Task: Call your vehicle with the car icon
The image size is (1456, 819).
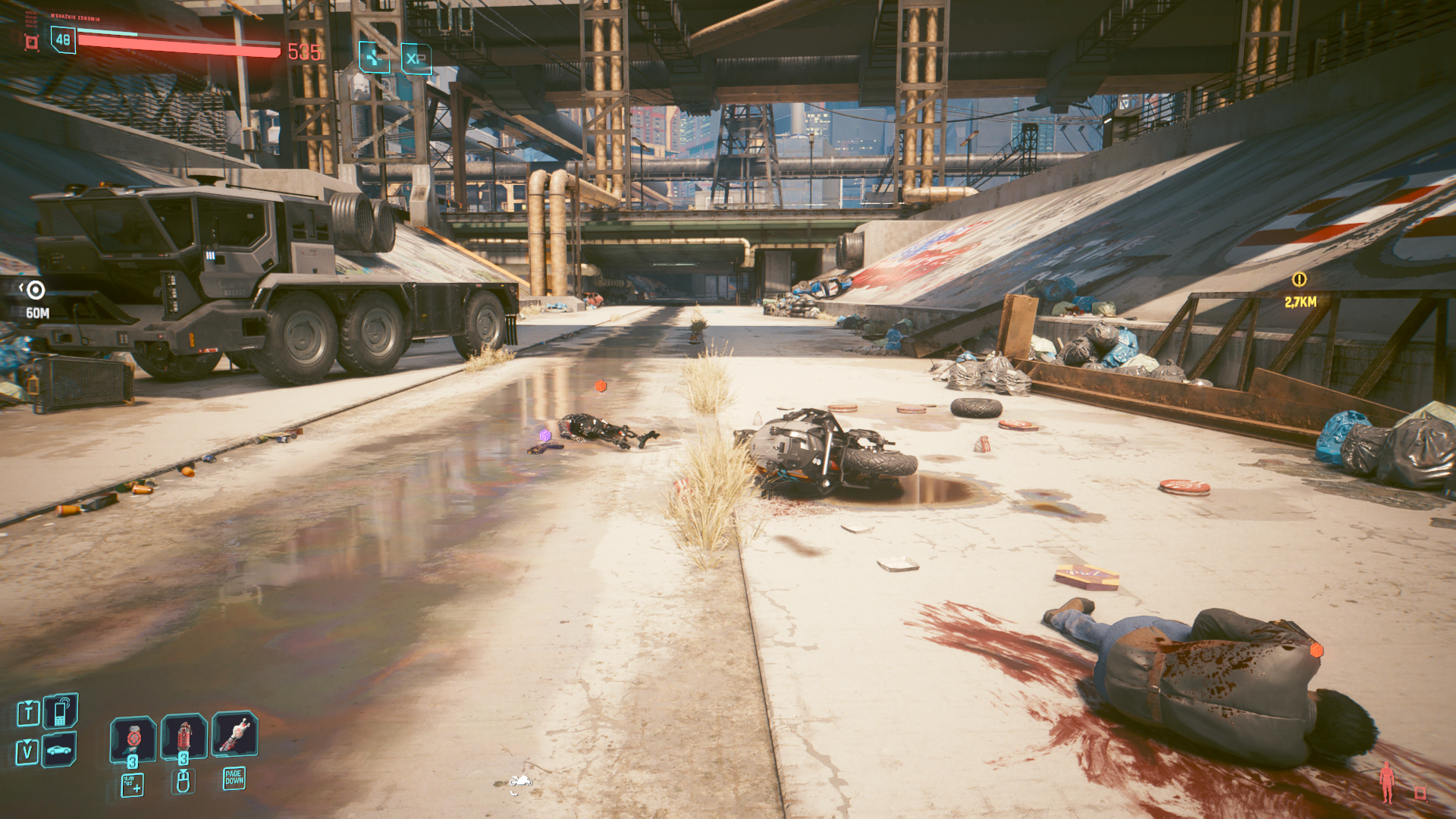Action: tap(59, 751)
